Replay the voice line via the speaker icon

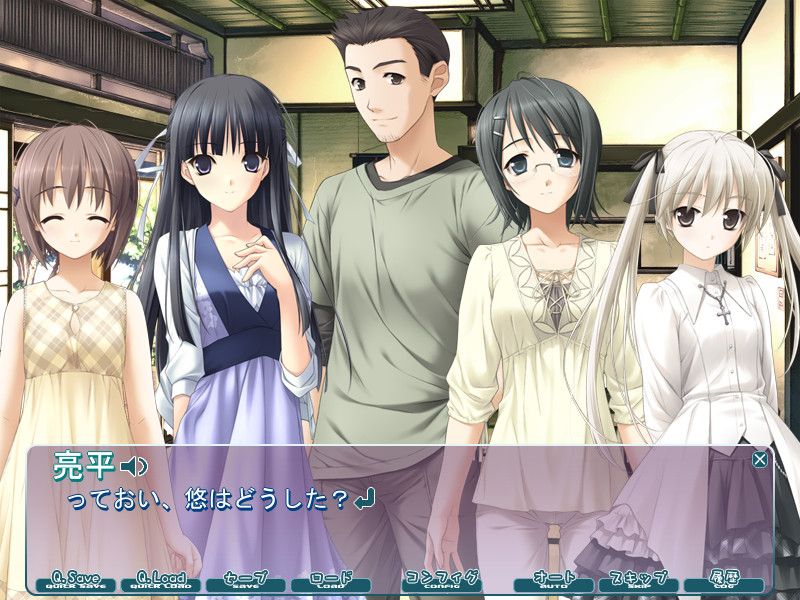click(x=134, y=466)
